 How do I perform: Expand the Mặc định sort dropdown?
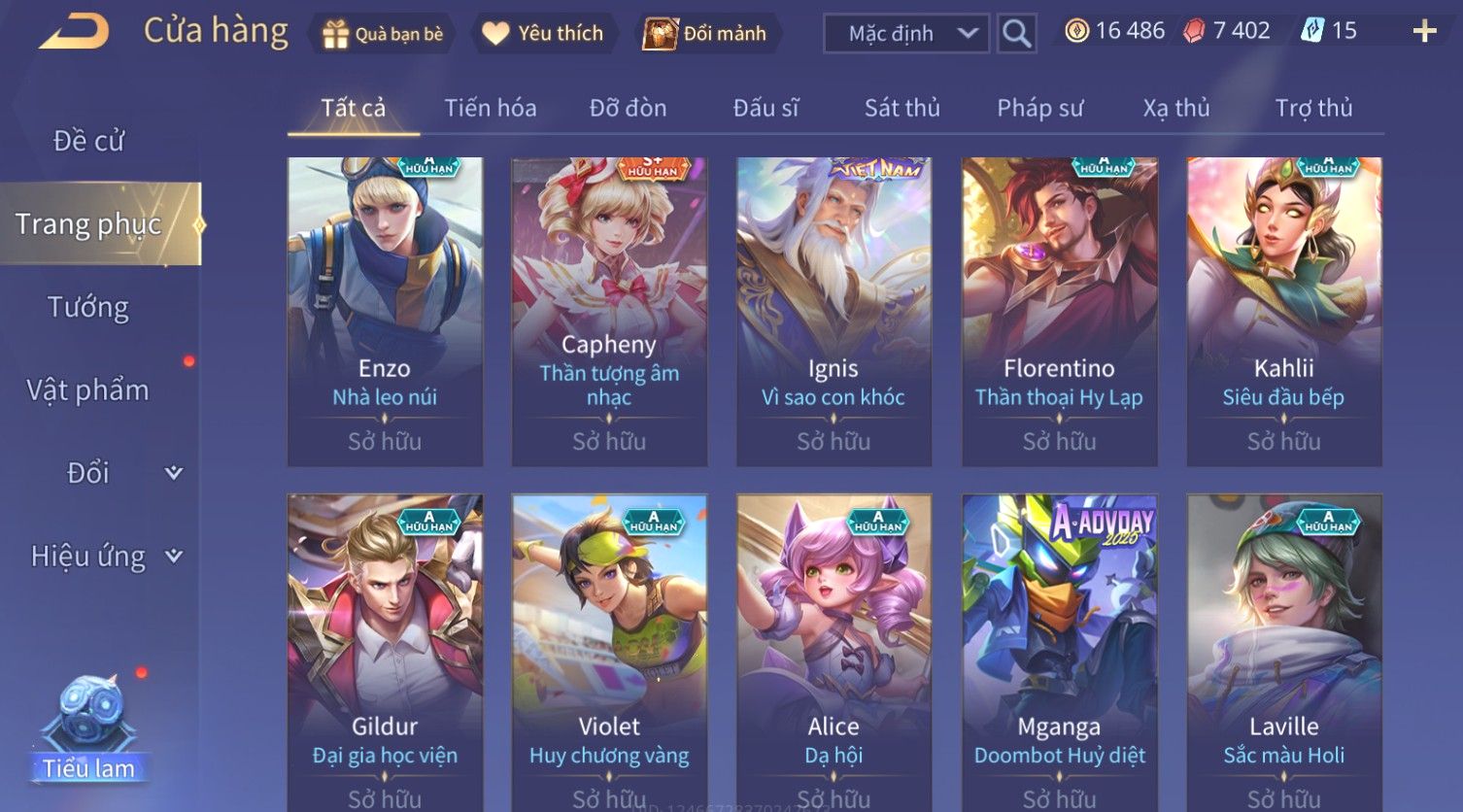tap(905, 34)
